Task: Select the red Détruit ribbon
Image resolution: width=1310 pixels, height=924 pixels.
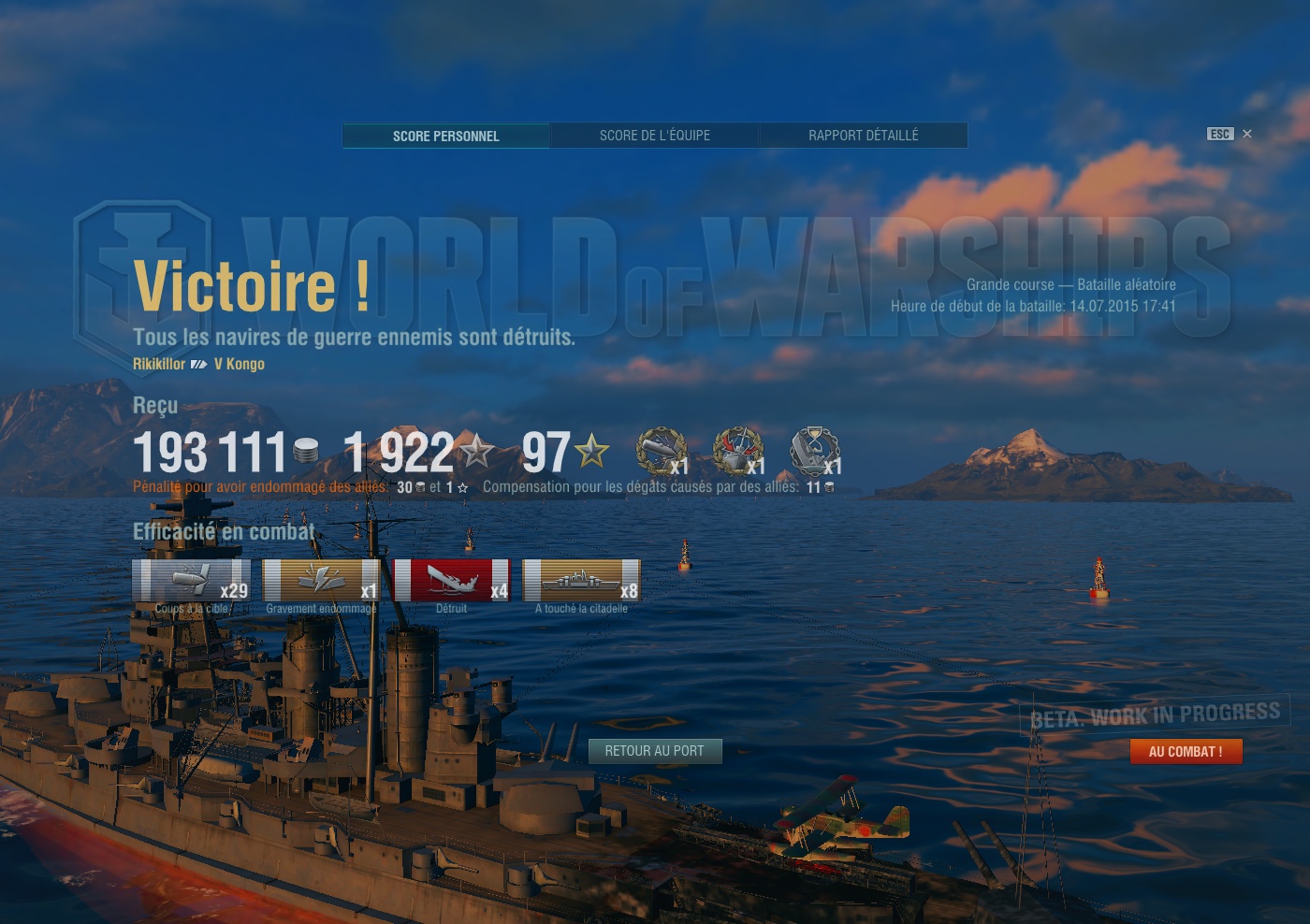Action: [452, 581]
